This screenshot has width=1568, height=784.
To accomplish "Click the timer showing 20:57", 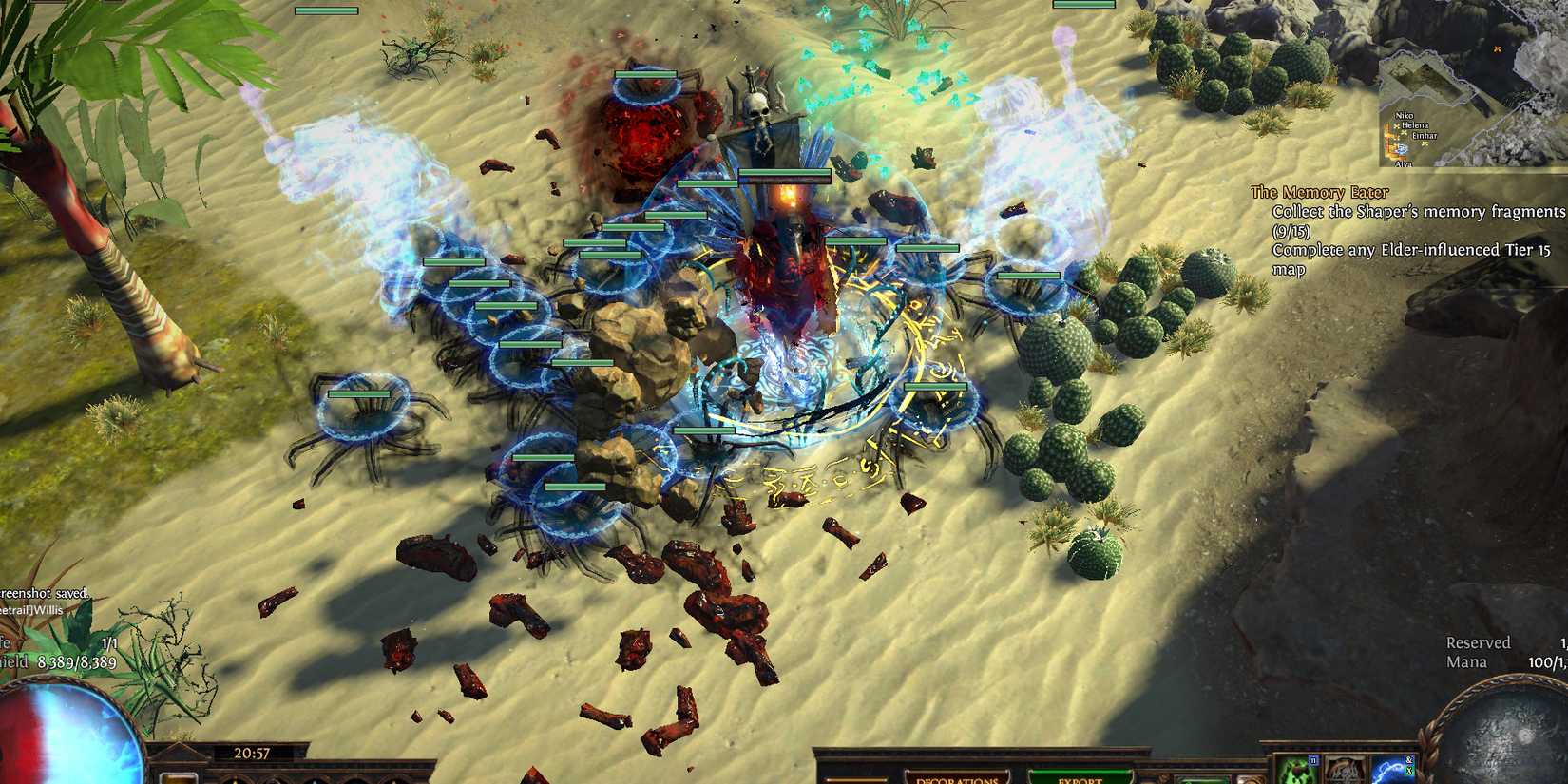I will [x=252, y=751].
